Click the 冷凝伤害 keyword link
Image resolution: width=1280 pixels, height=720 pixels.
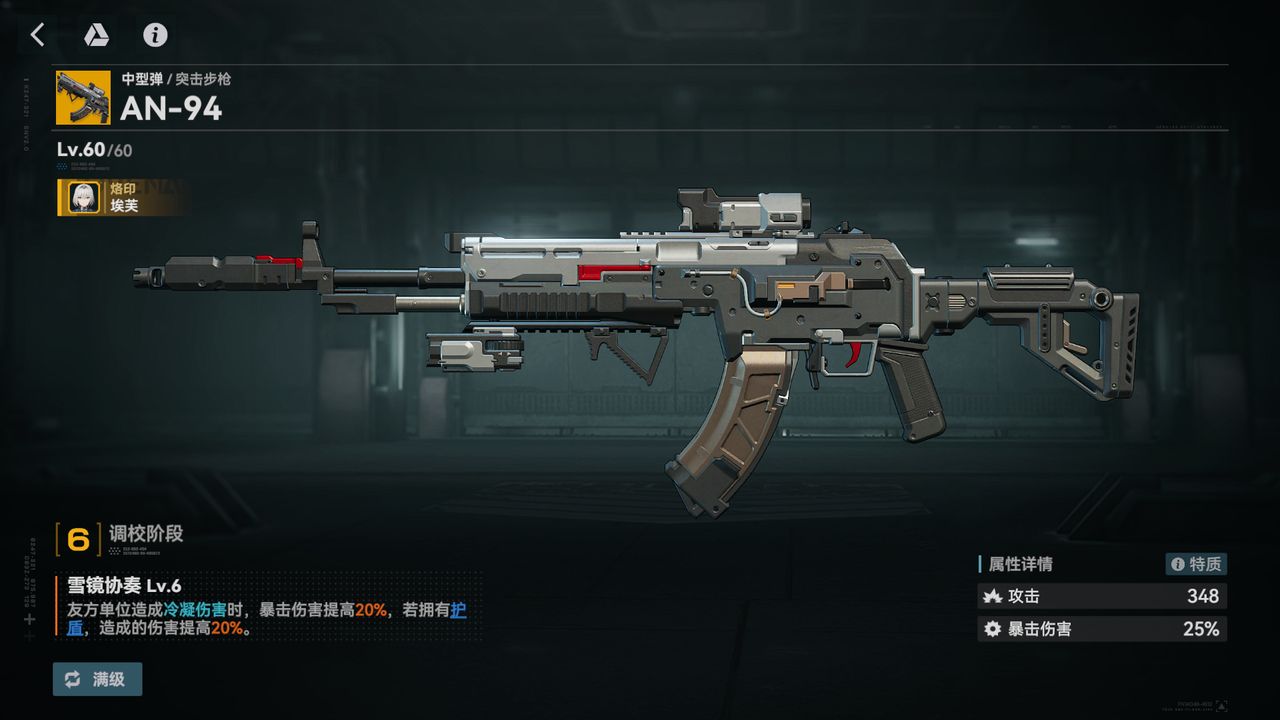tap(196, 609)
